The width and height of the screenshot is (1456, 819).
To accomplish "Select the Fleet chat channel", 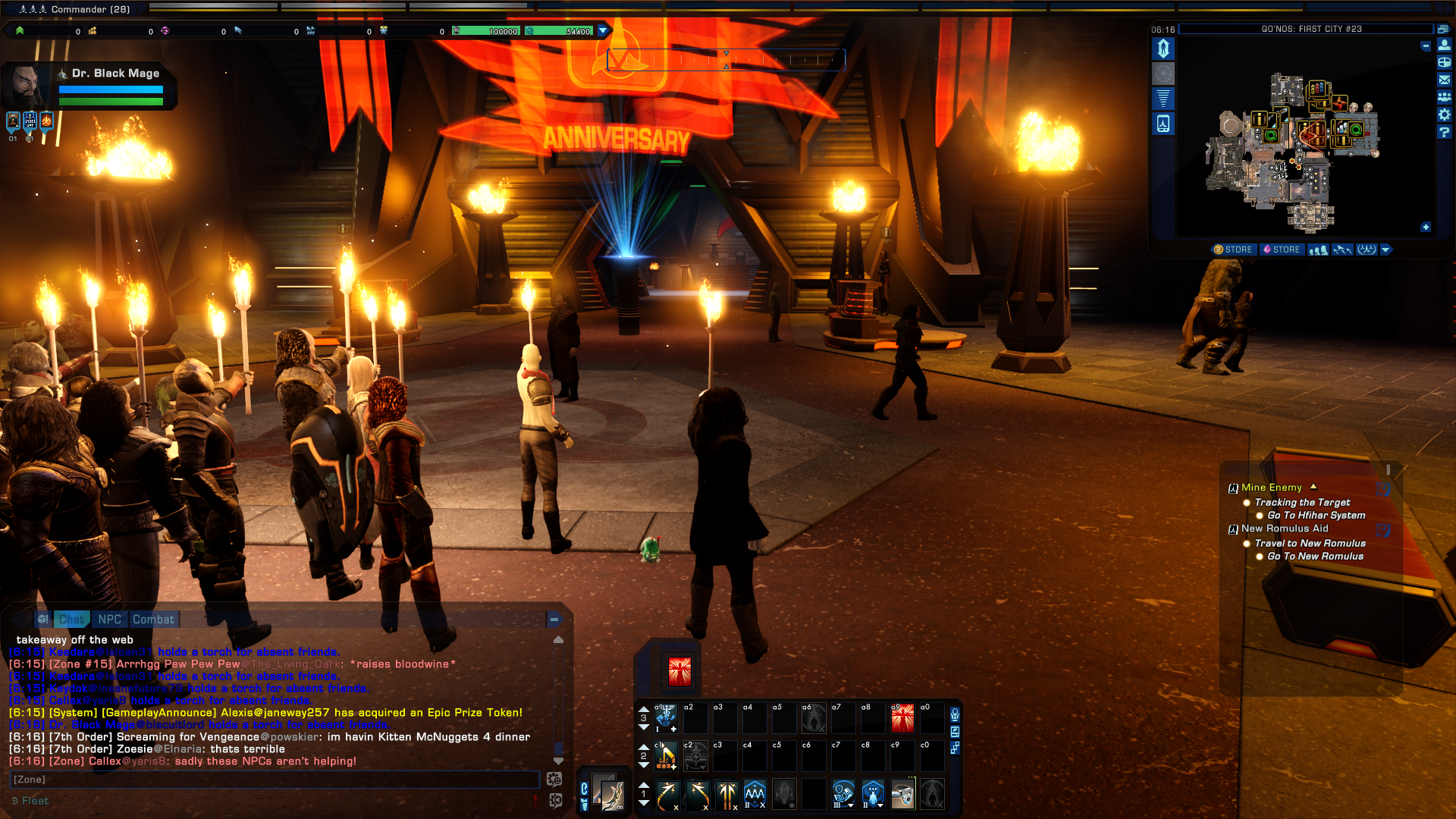I will pos(35,801).
